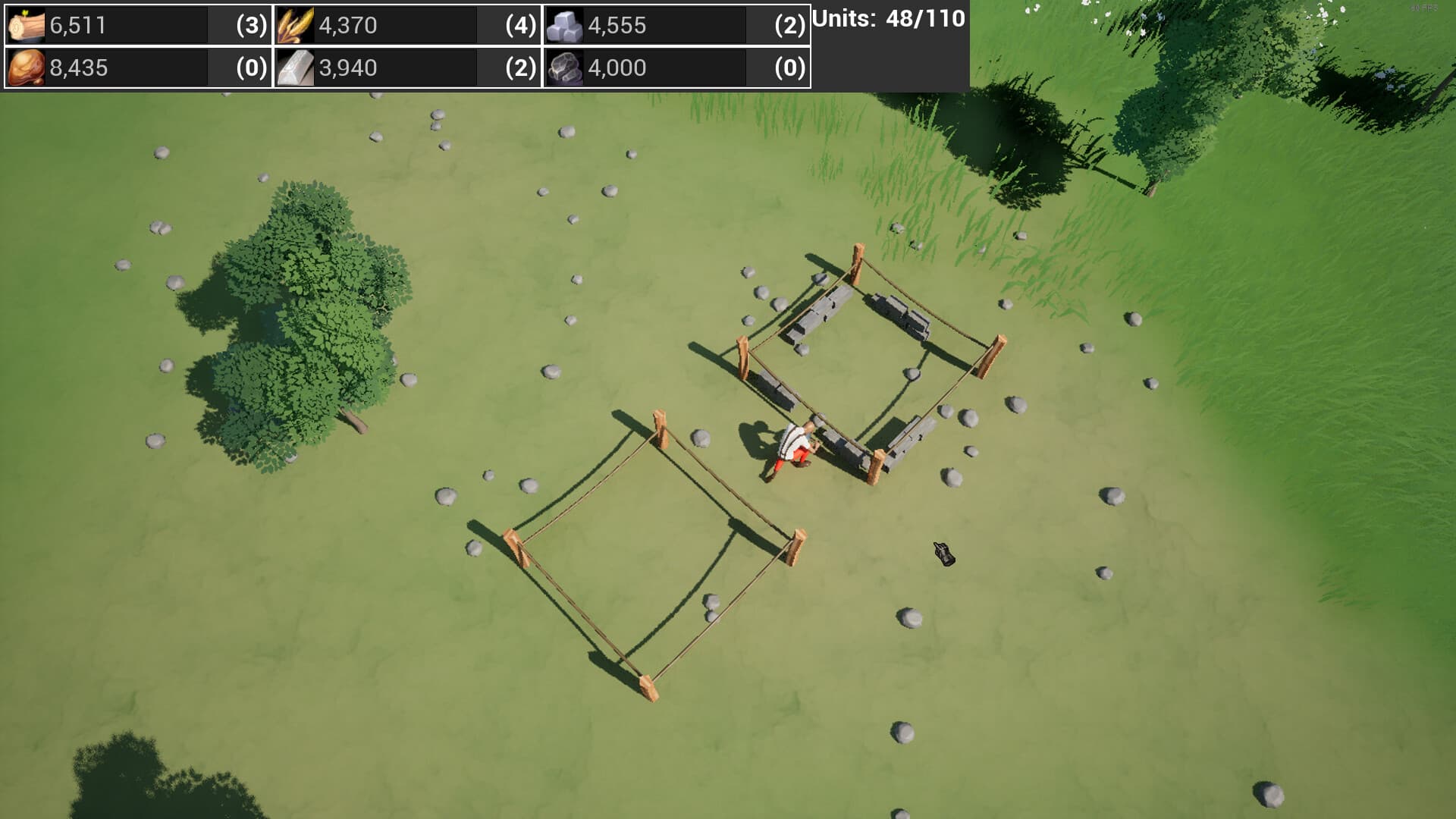Select the iron worker count (2)
The height and width of the screenshot is (819, 1456).
[519, 67]
